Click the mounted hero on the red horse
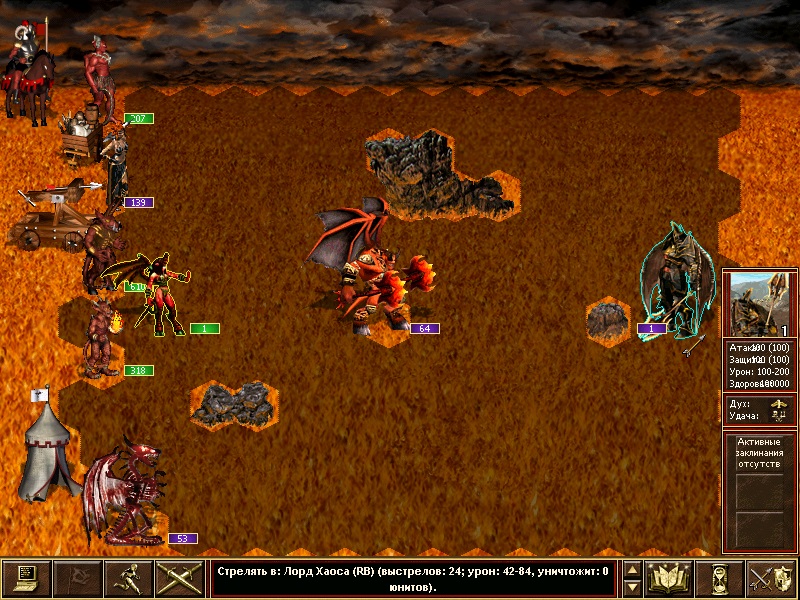This screenshot has width=800, height=600. [x=30, y=75]
